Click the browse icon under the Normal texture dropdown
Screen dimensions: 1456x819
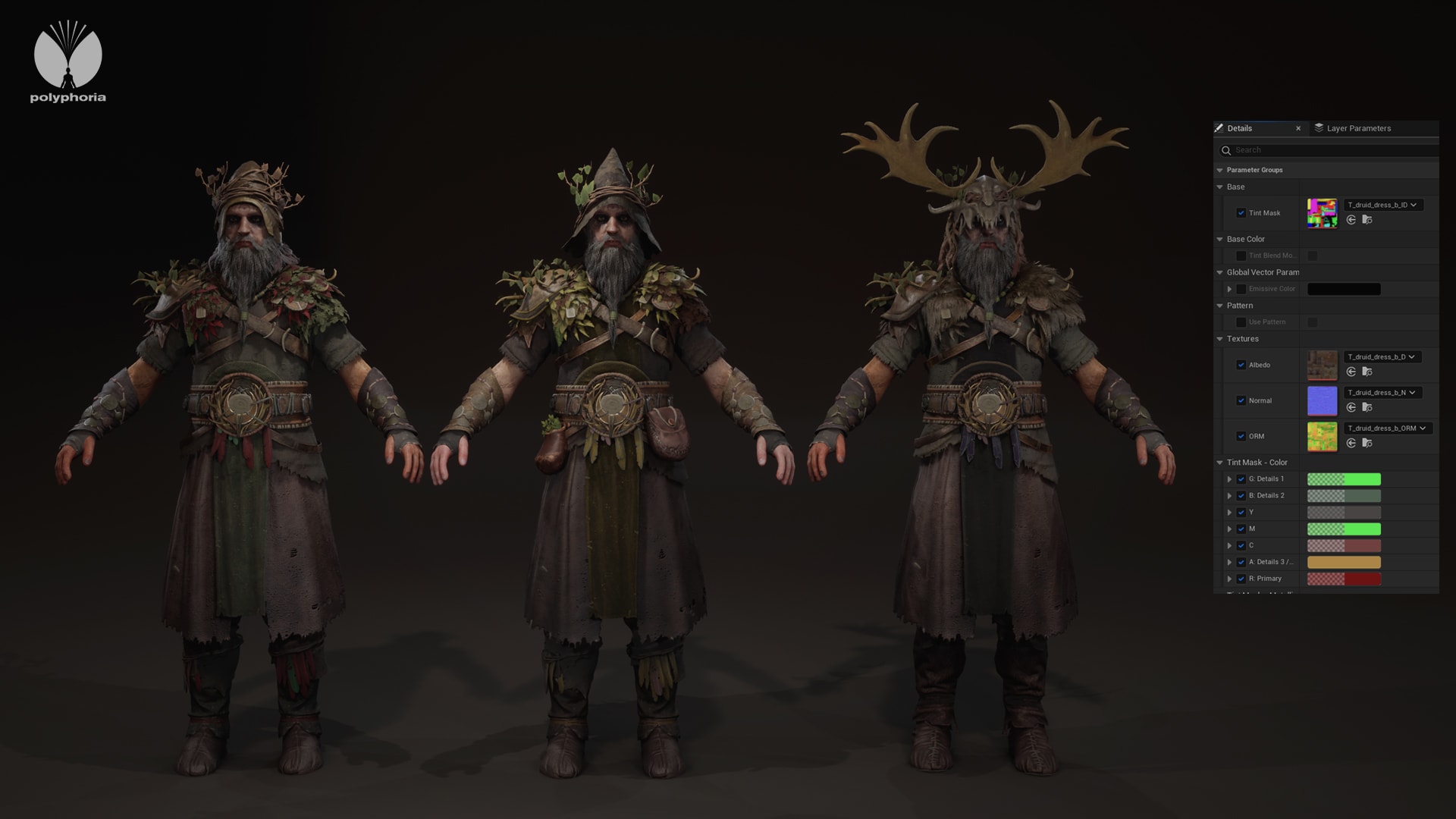pyautogui.click(x=1367, y=407)
